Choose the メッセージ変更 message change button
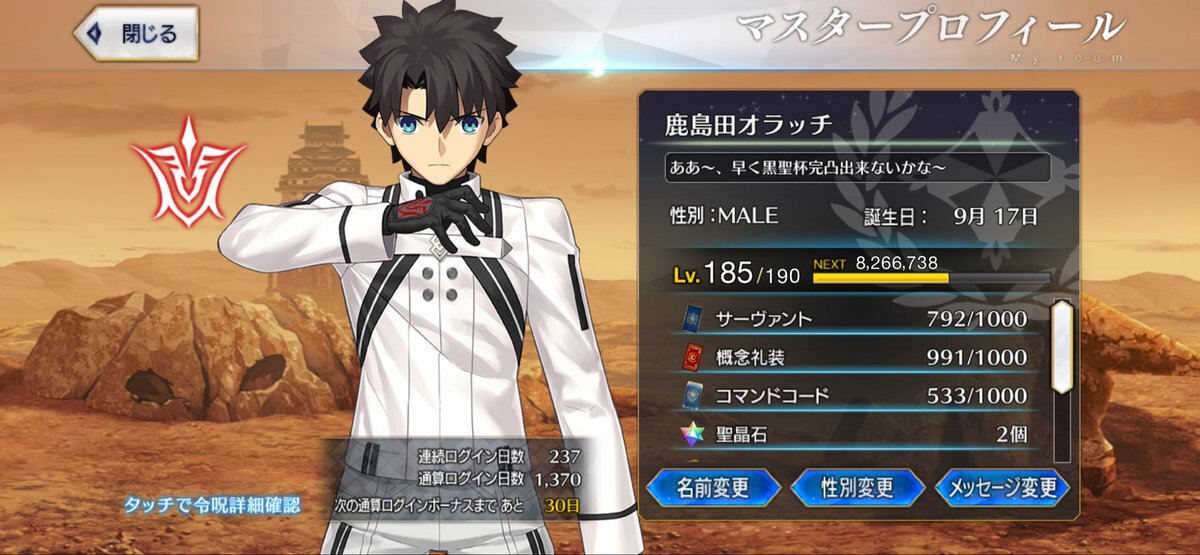The width and height of the screenshot is (1200, 555). (x=1003, y=488)
